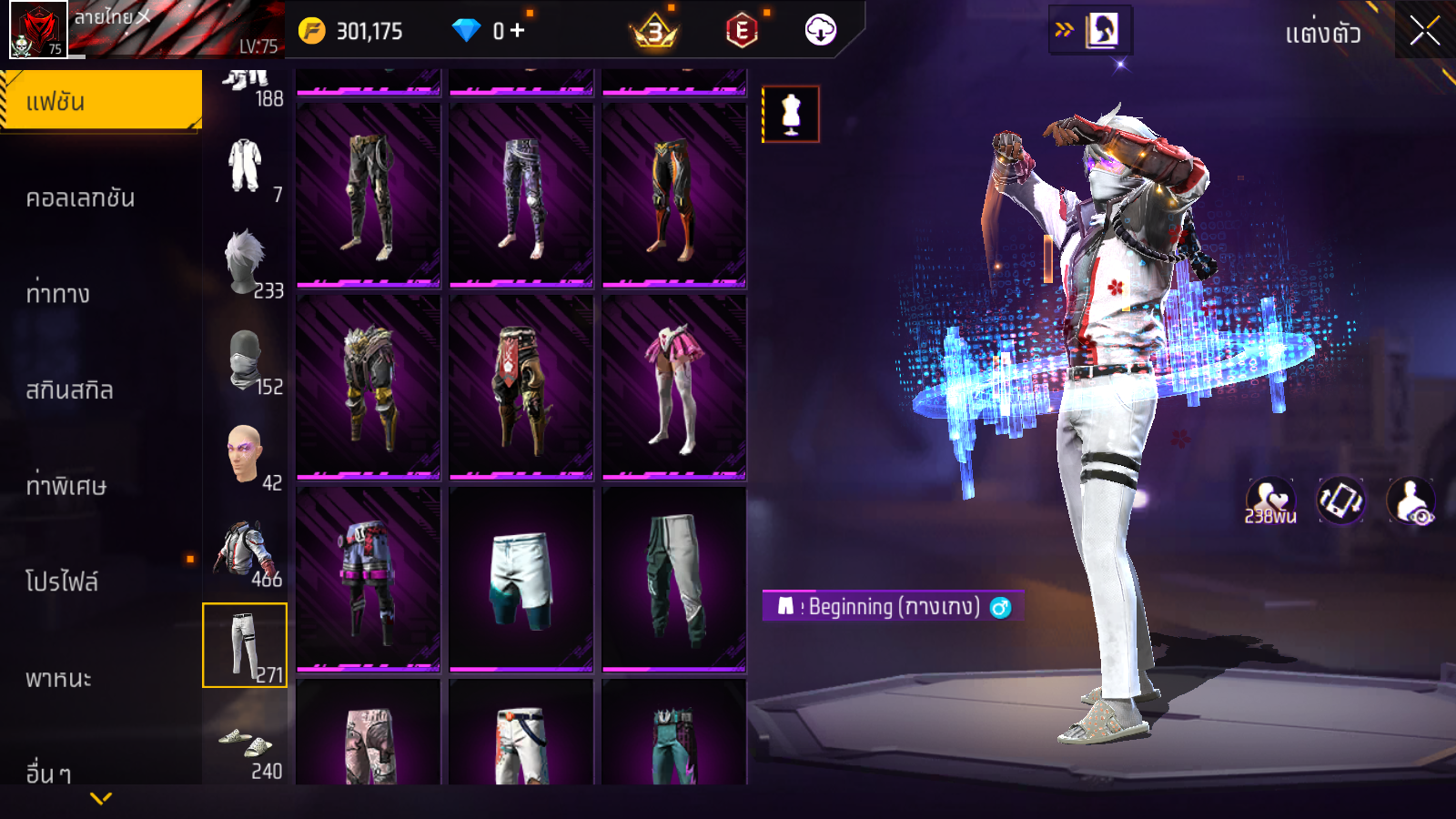Open the cloud download icon

[x=821, y=31]
